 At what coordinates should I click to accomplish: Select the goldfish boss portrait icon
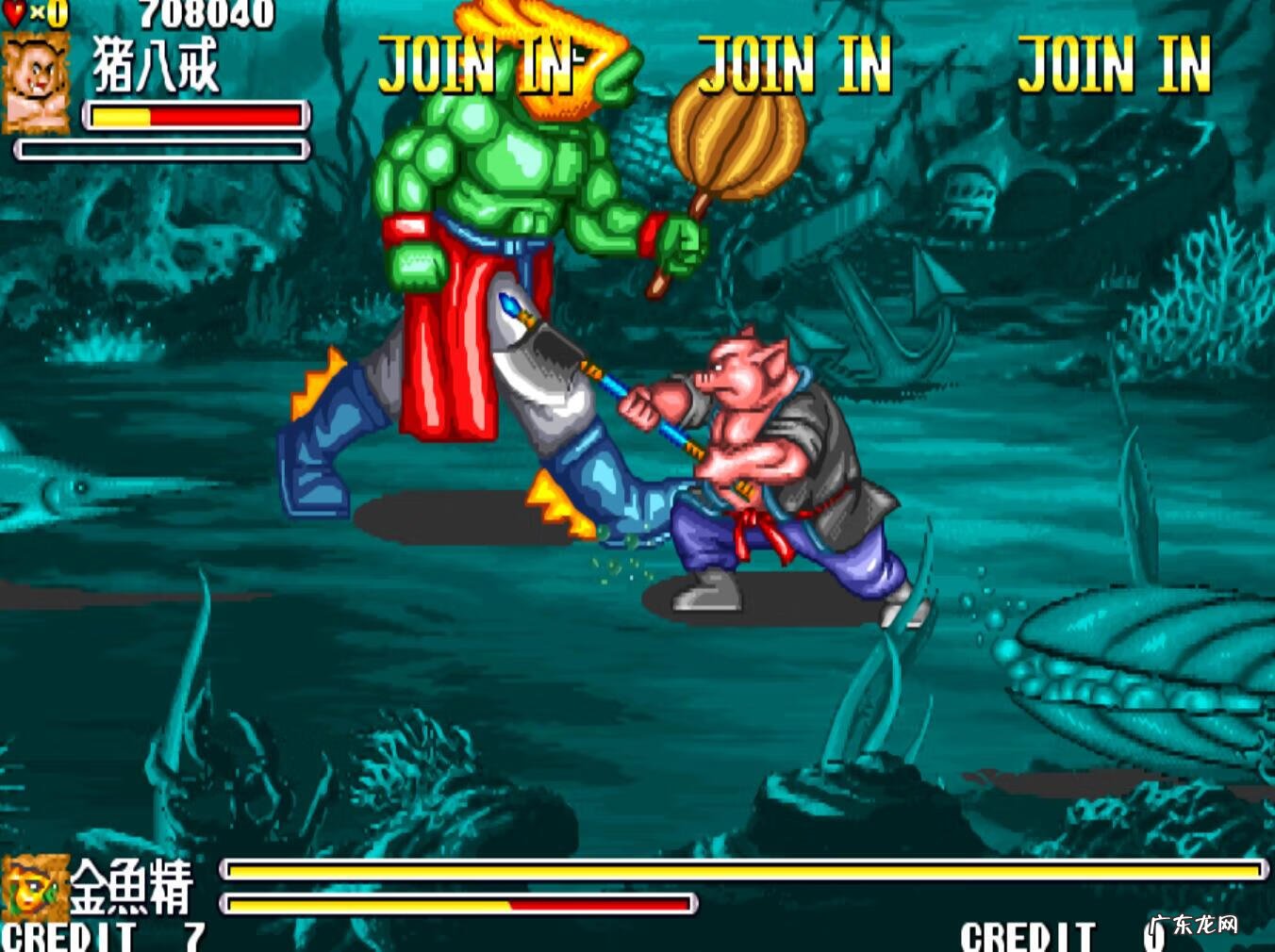coord(35,886)
